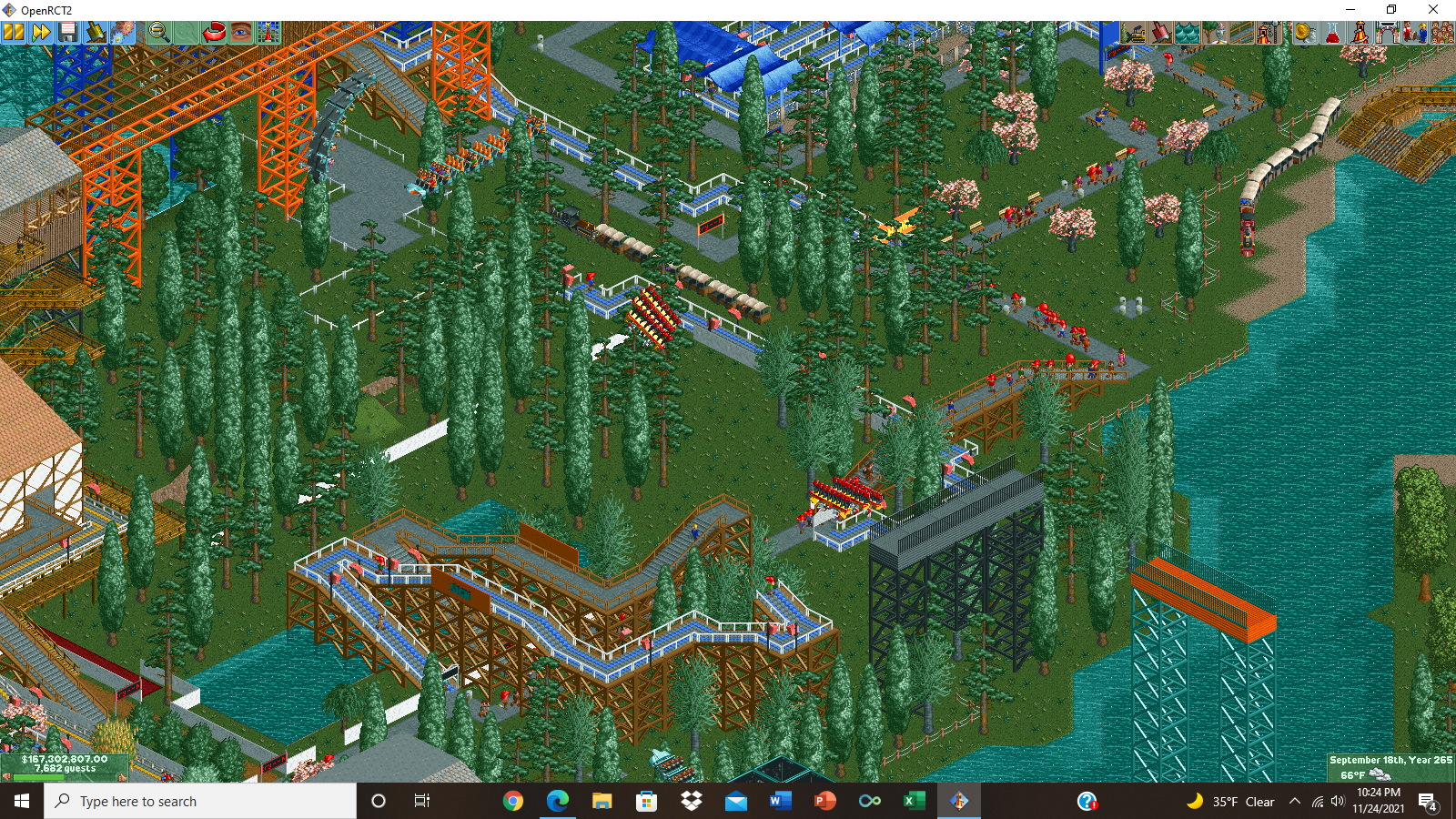Toggle pause on the game
1456x819 pixels.
13,32
